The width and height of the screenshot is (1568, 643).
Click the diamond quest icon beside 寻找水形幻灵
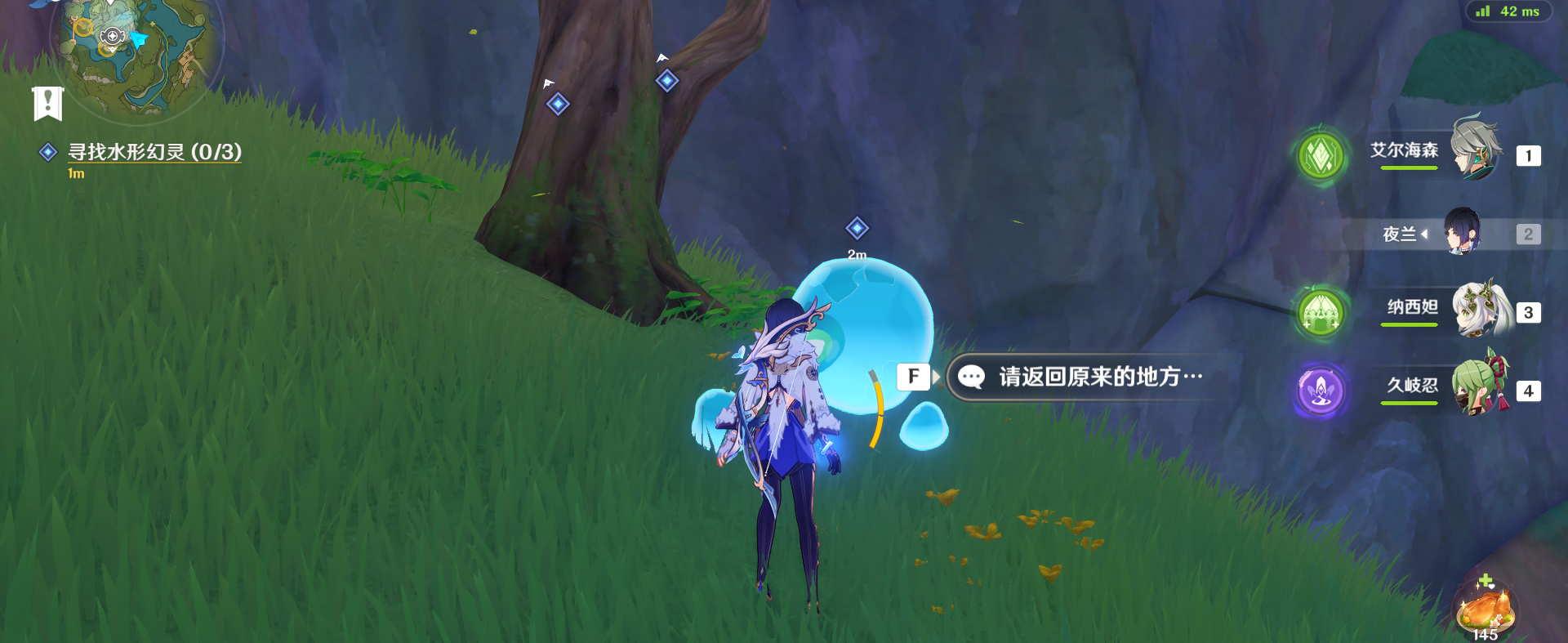point(47,151)
